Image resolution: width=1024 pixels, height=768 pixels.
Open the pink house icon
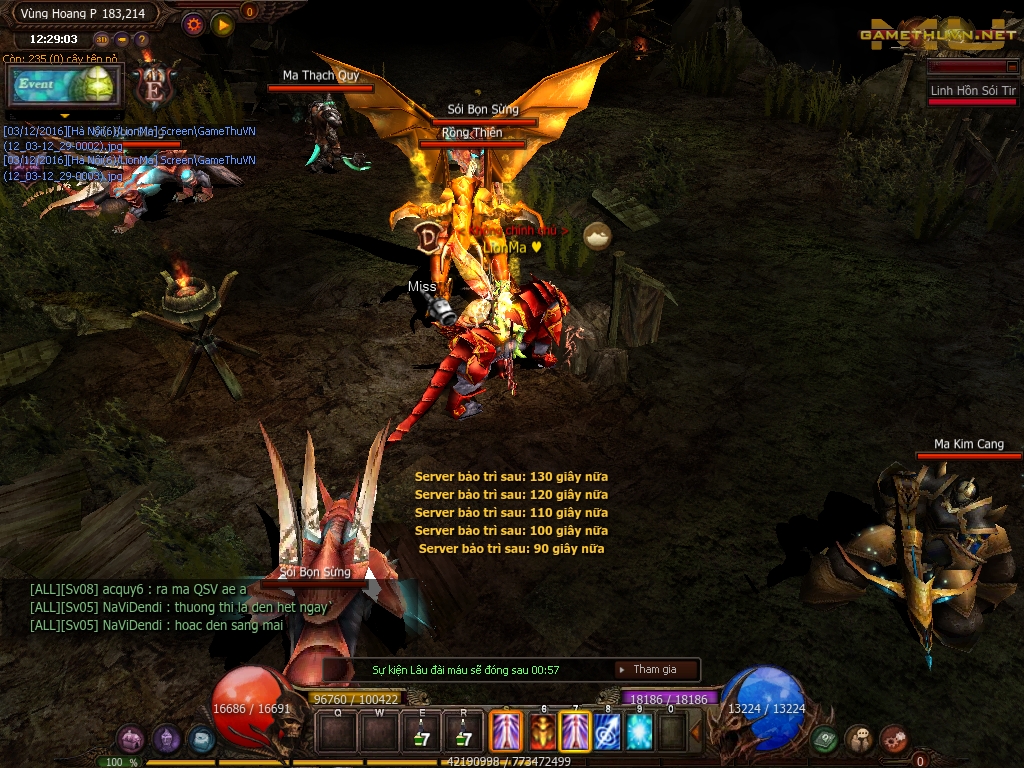131,739
